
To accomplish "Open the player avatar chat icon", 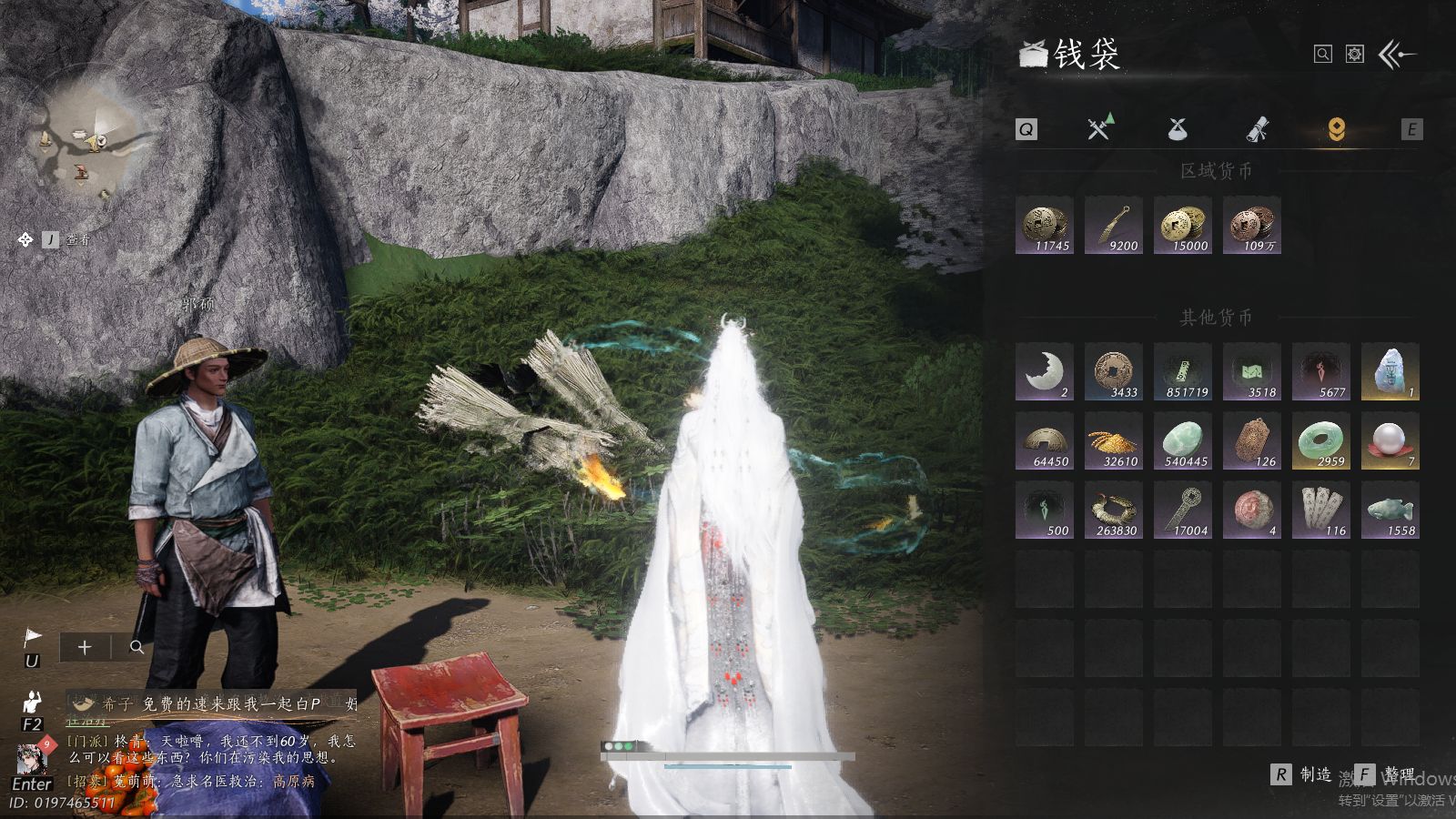I will [32, 757].
